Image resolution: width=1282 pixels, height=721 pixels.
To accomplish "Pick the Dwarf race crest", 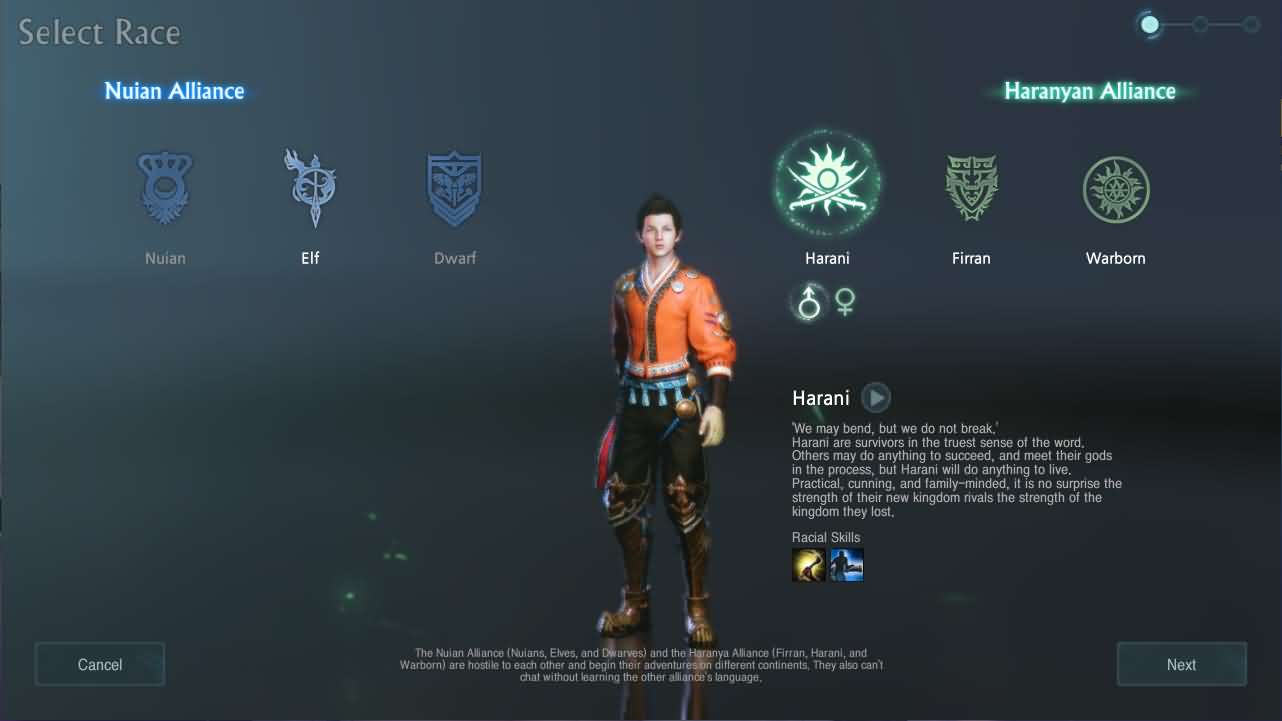I will tap(454, 189).
